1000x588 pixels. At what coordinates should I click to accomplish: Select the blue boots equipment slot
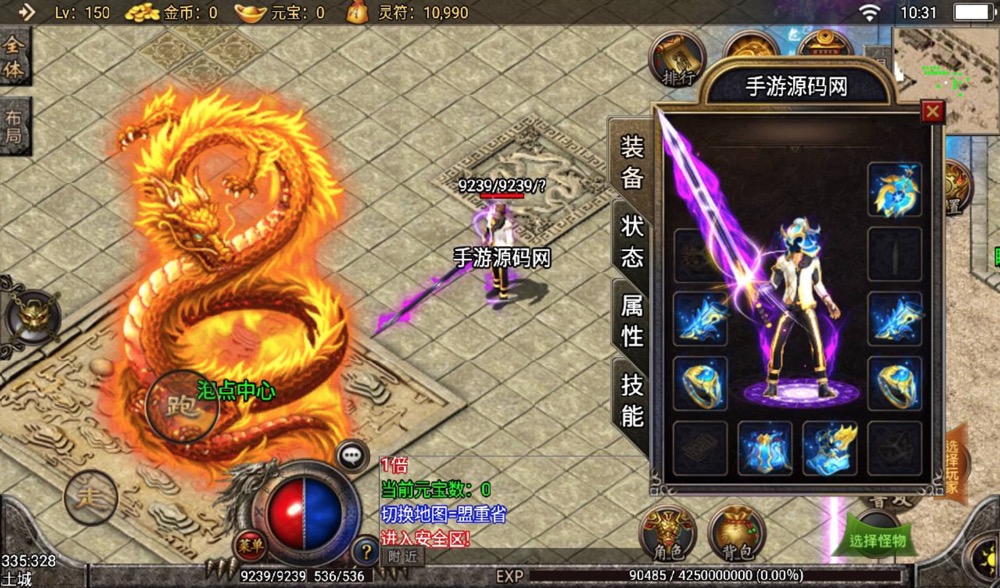coord(829,447)
